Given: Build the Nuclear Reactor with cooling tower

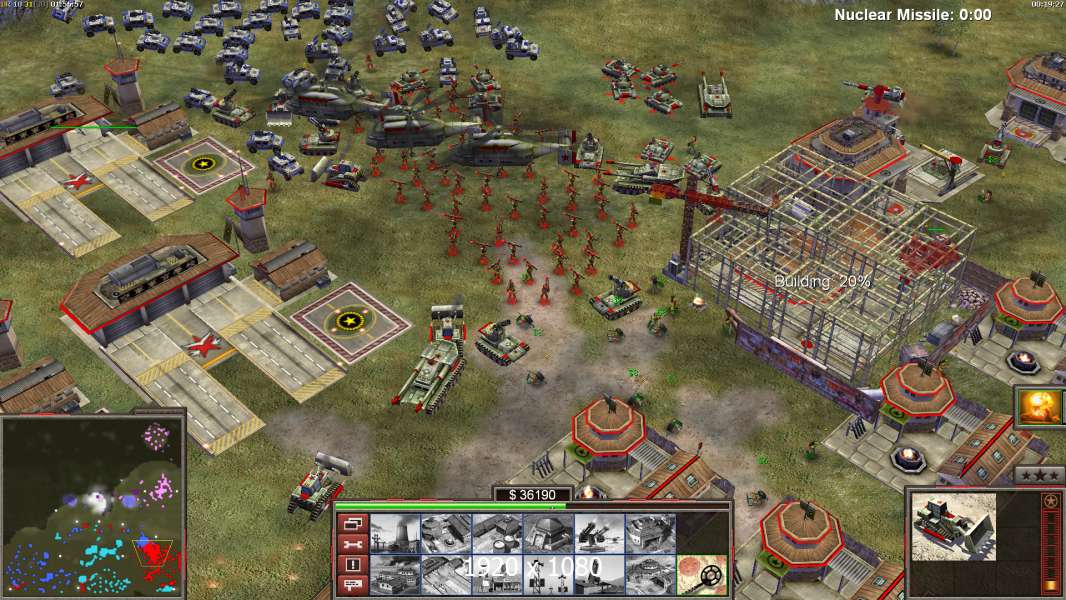Looking at the screenshot, I should tap(394, 533).
